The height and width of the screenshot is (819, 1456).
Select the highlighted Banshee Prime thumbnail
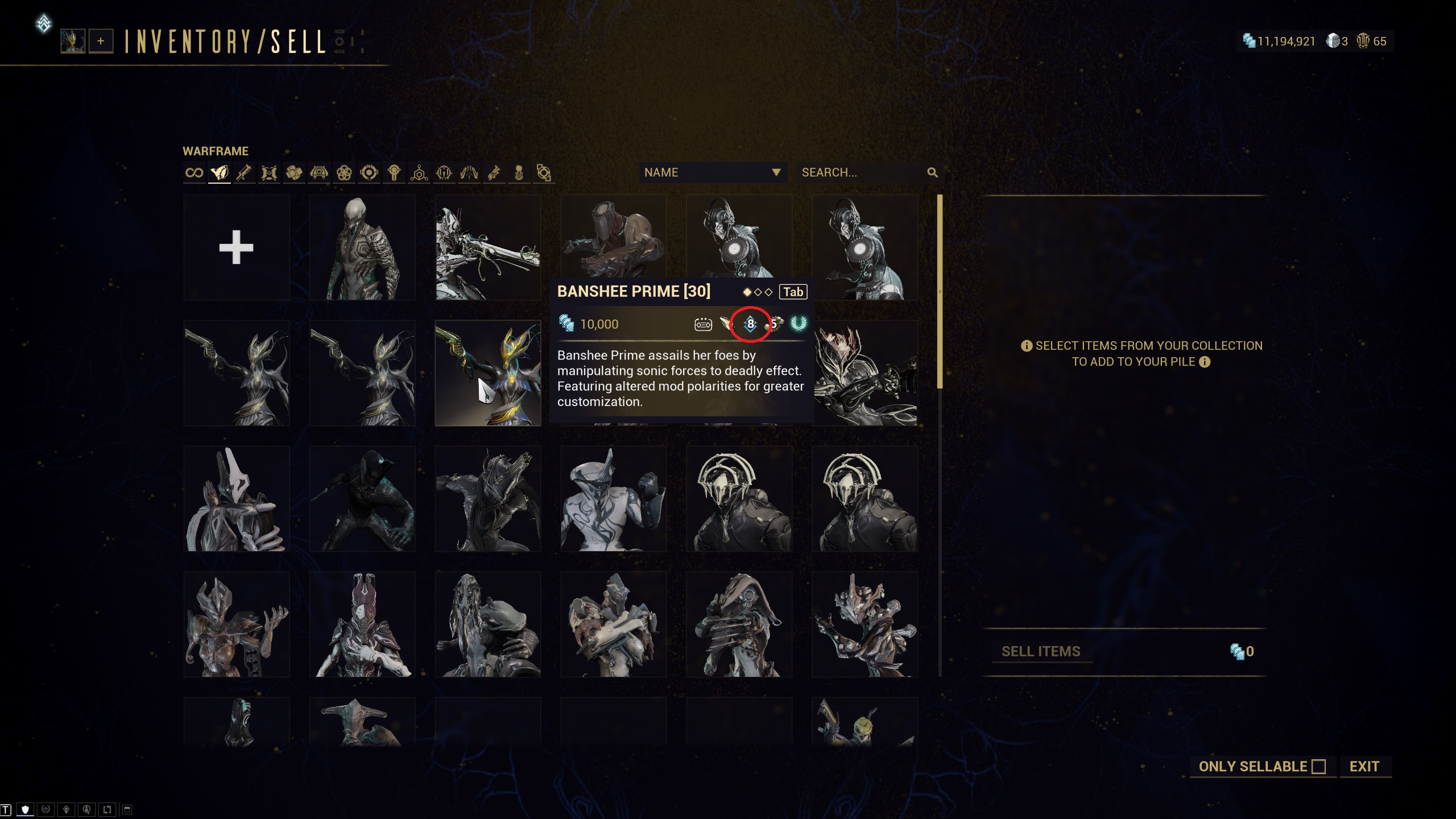point(487,373)
